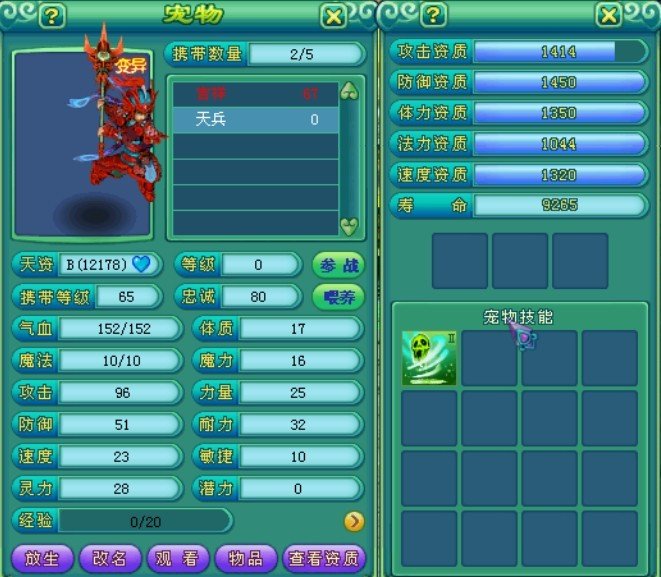Feed the pet using the 喂养 button
The height and width of the screenshot is (577, 661).
coord(338,297)
